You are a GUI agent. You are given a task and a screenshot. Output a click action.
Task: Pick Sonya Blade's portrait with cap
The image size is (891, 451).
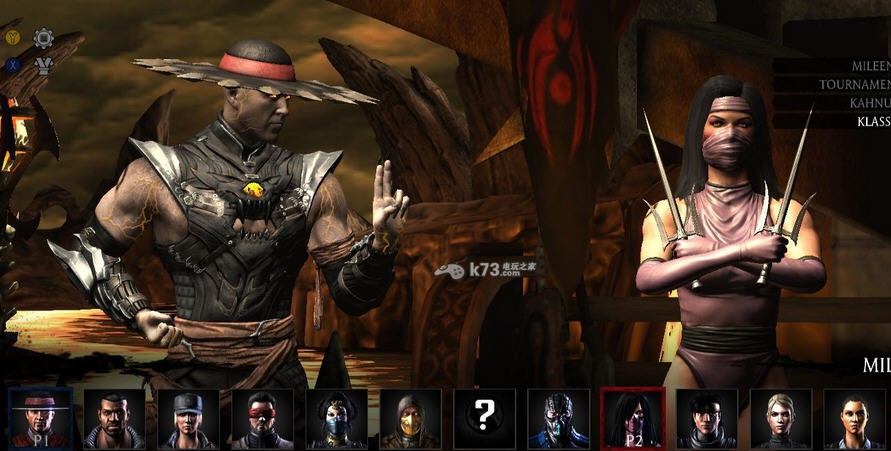[x=188, y=418]
